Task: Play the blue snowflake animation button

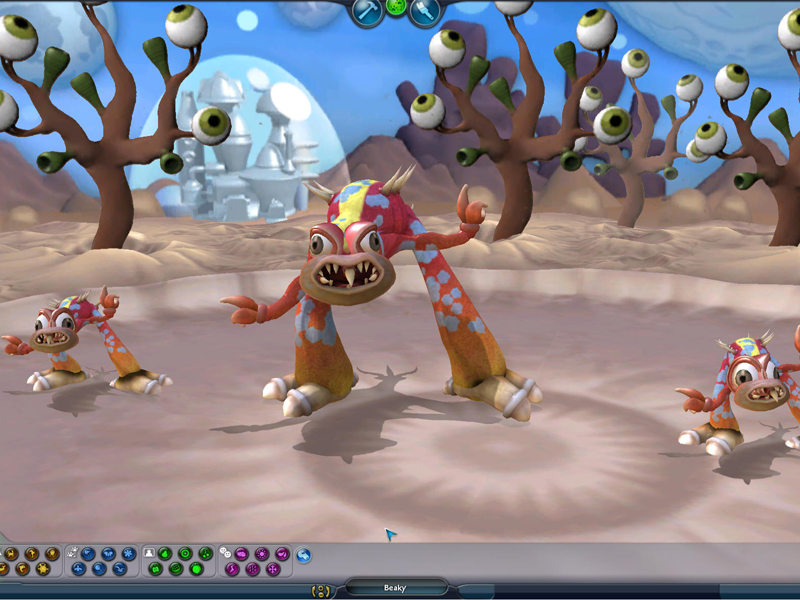Action: tap(129, 553)
